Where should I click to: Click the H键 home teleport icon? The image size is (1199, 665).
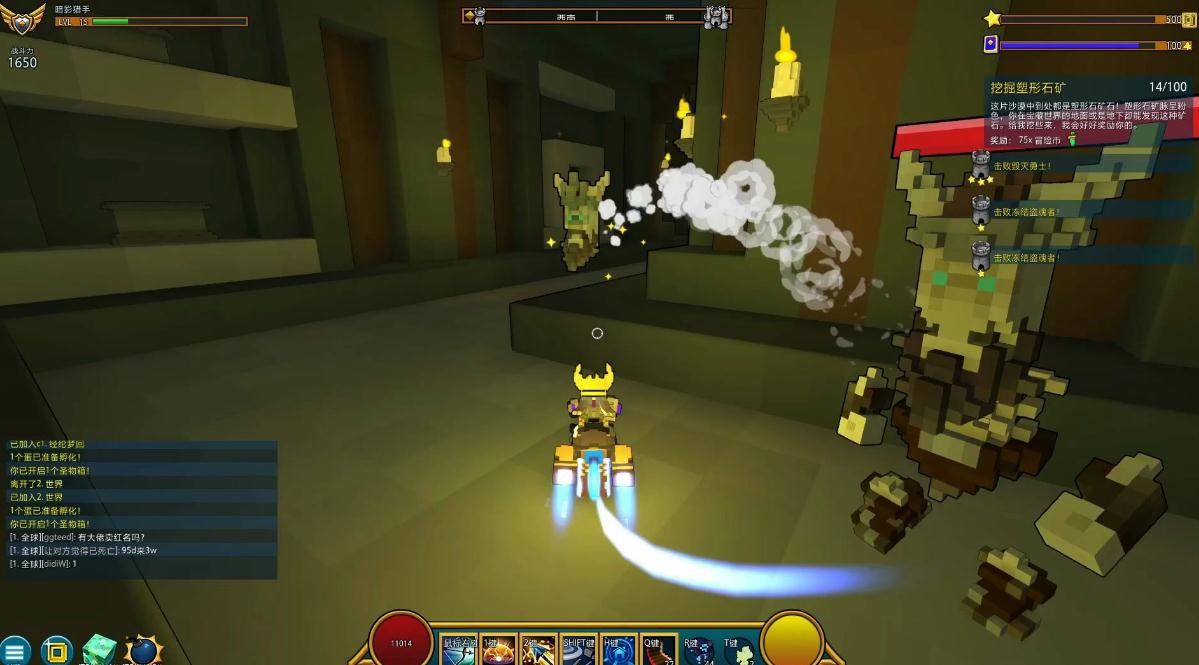click(x=618, y=650)
